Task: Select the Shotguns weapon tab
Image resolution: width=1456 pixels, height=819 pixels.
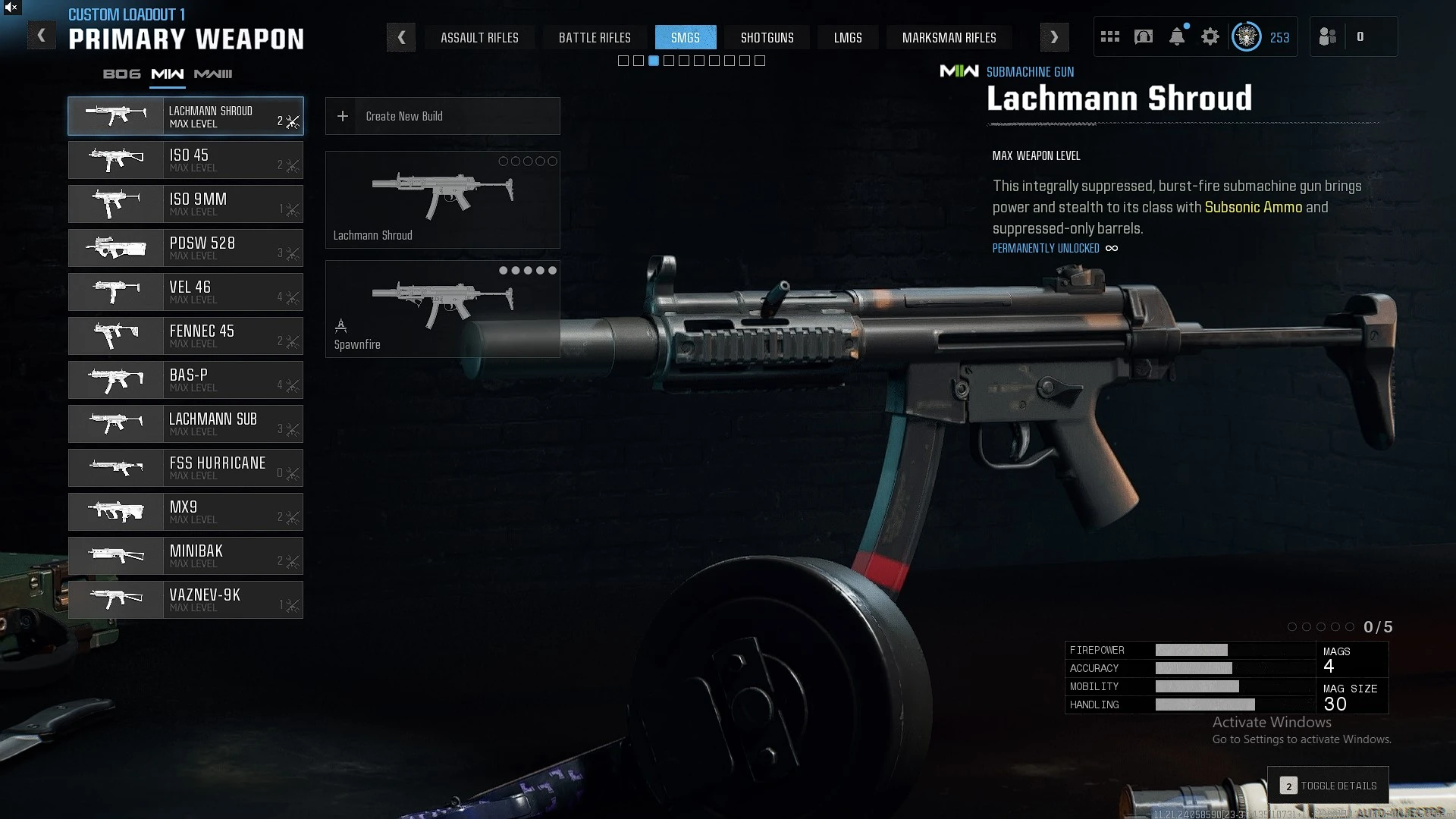Action: 767,37
